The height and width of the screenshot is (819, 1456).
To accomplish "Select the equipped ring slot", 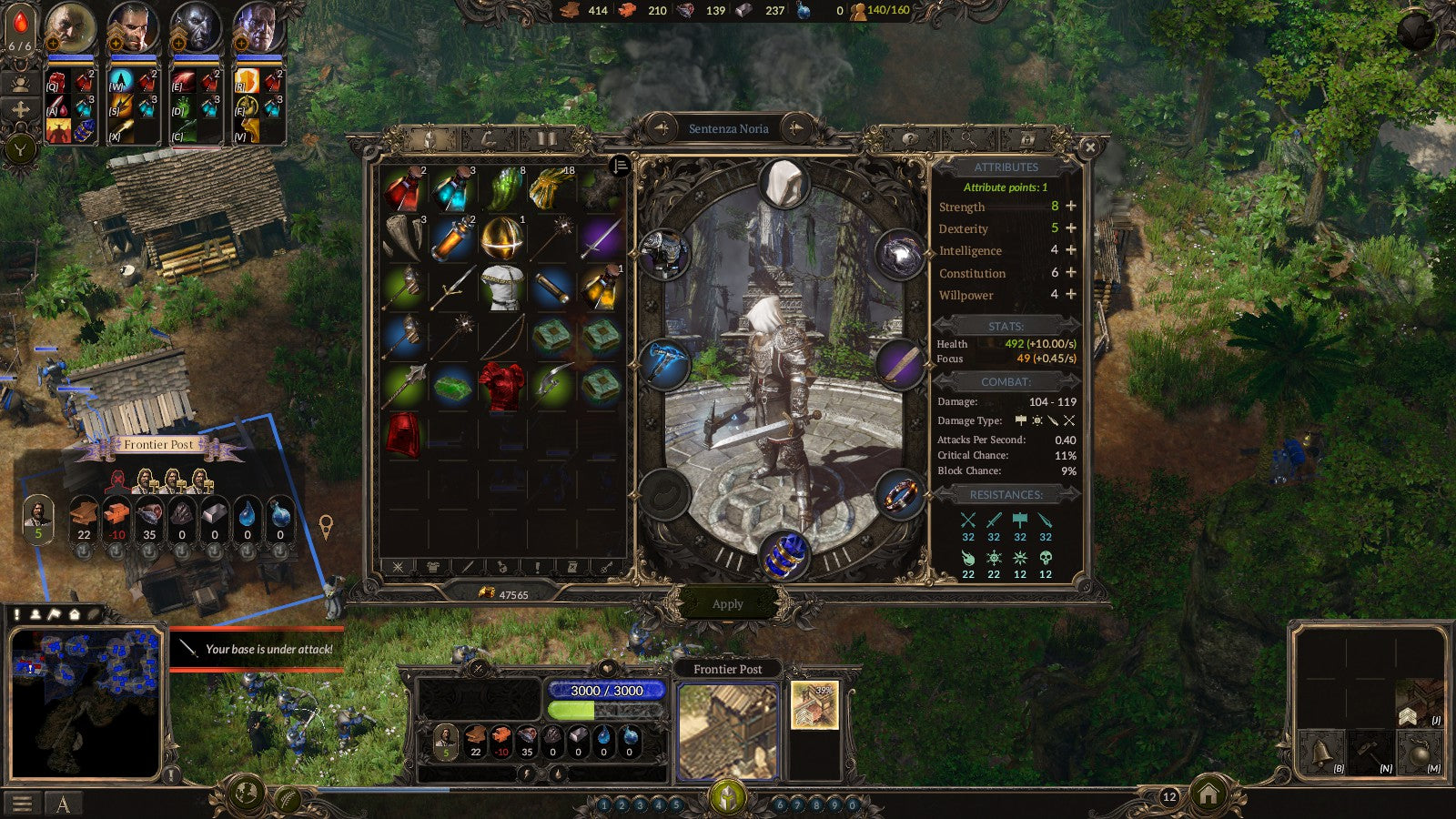I will point(899,496).
